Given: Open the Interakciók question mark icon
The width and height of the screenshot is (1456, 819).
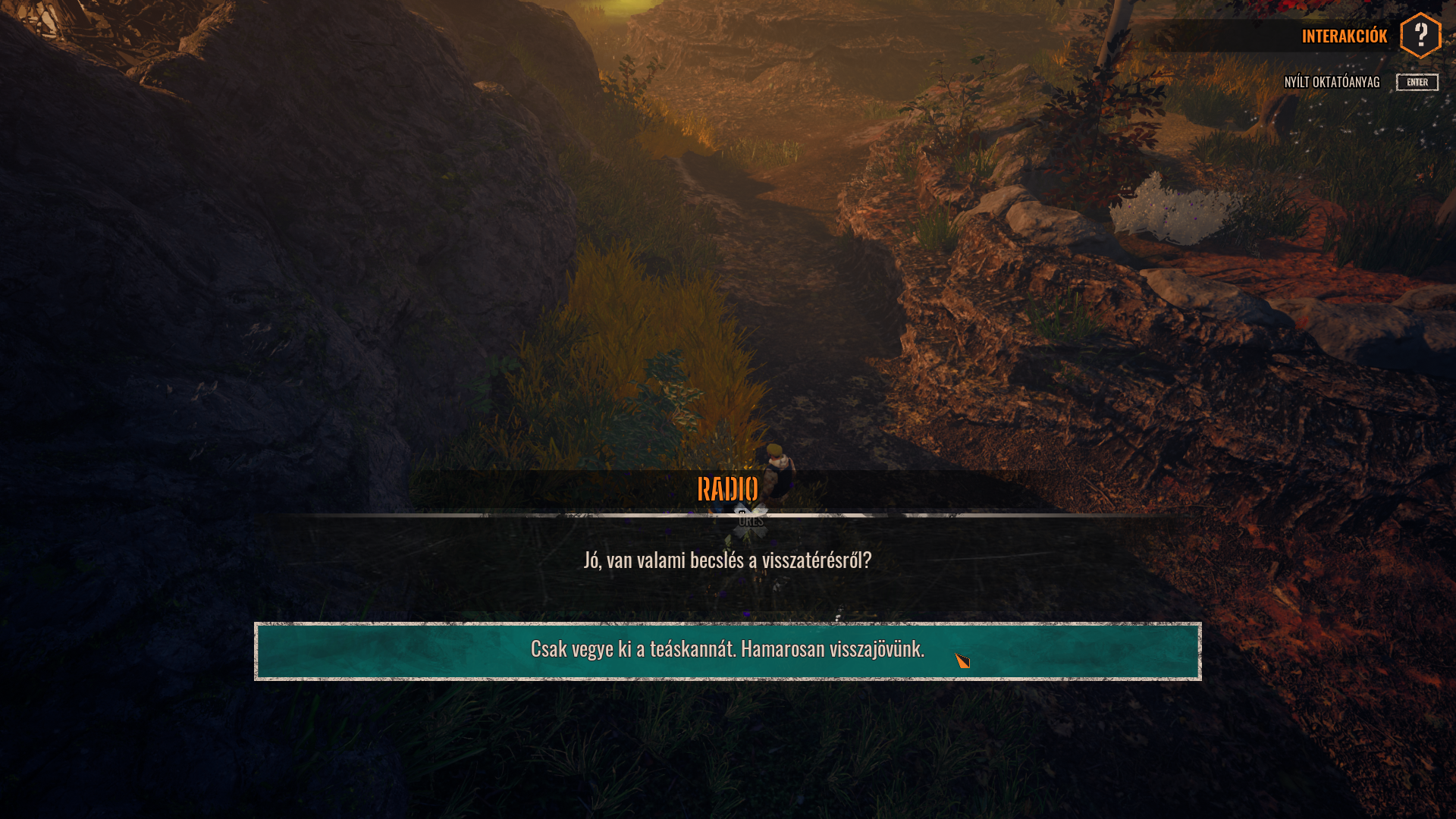Looking at the screenshot, I should 1420,36.
